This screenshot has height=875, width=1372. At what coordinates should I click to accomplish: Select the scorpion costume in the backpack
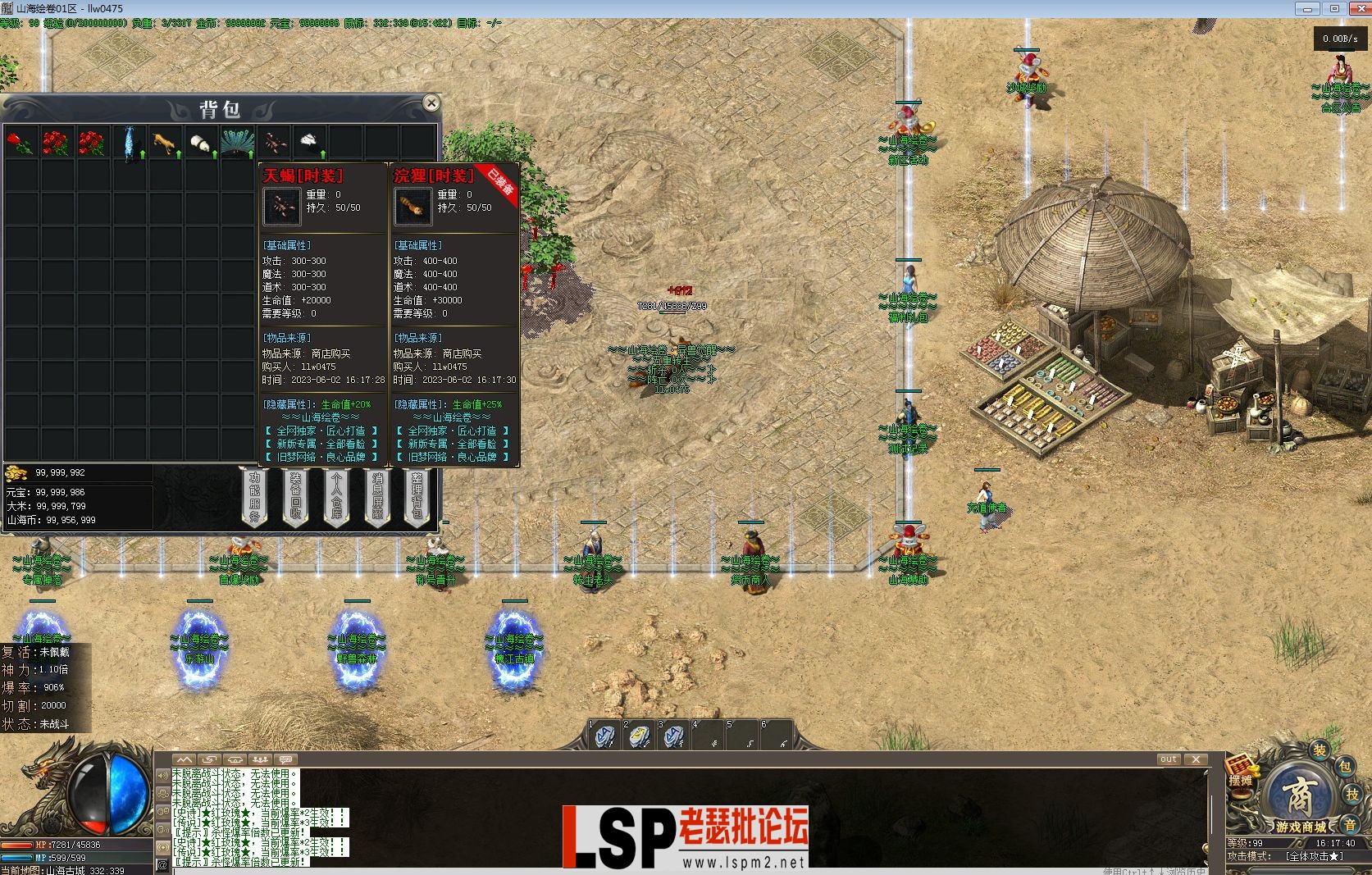point(274,143)
